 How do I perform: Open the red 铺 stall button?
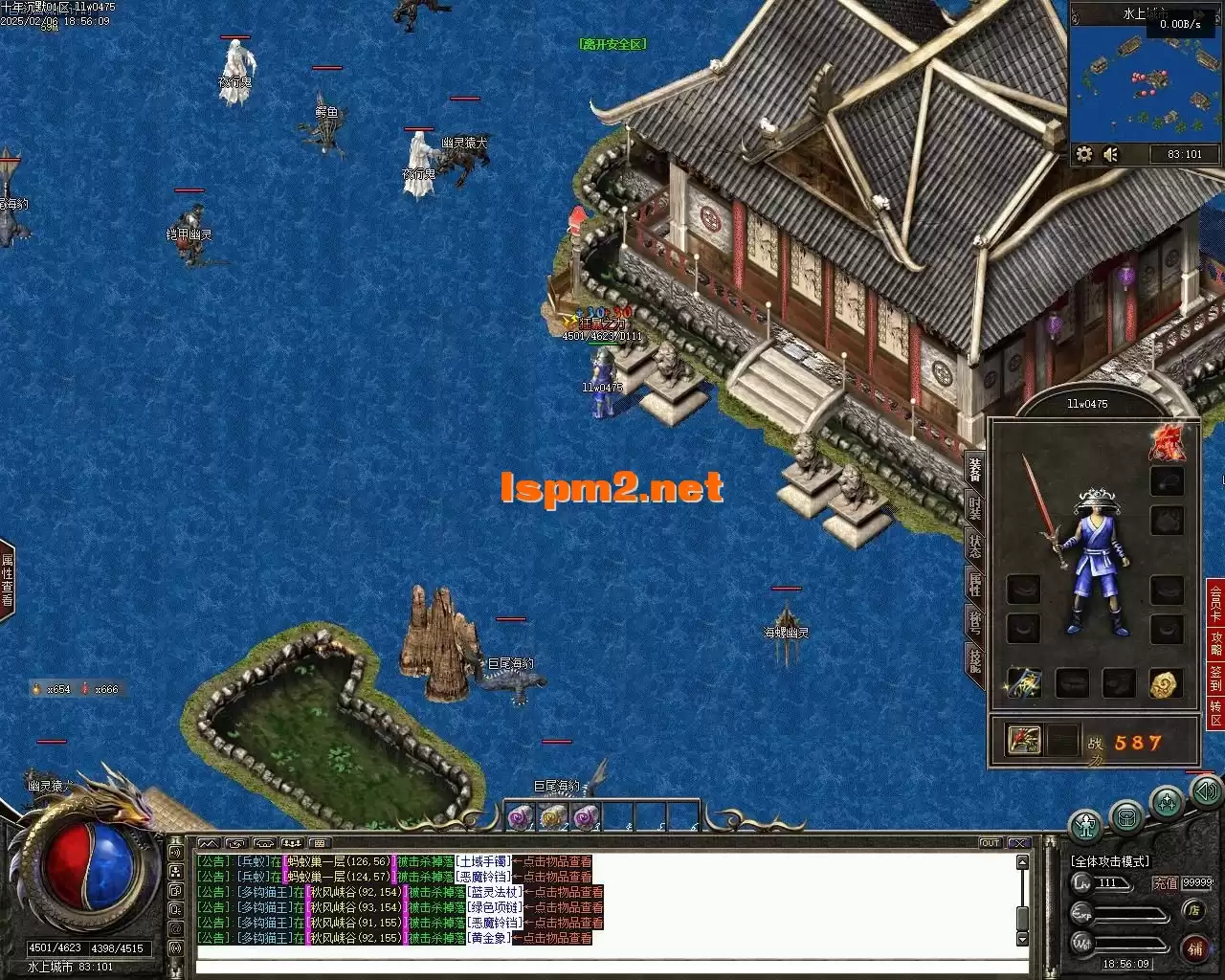[x=1194, y=947]
